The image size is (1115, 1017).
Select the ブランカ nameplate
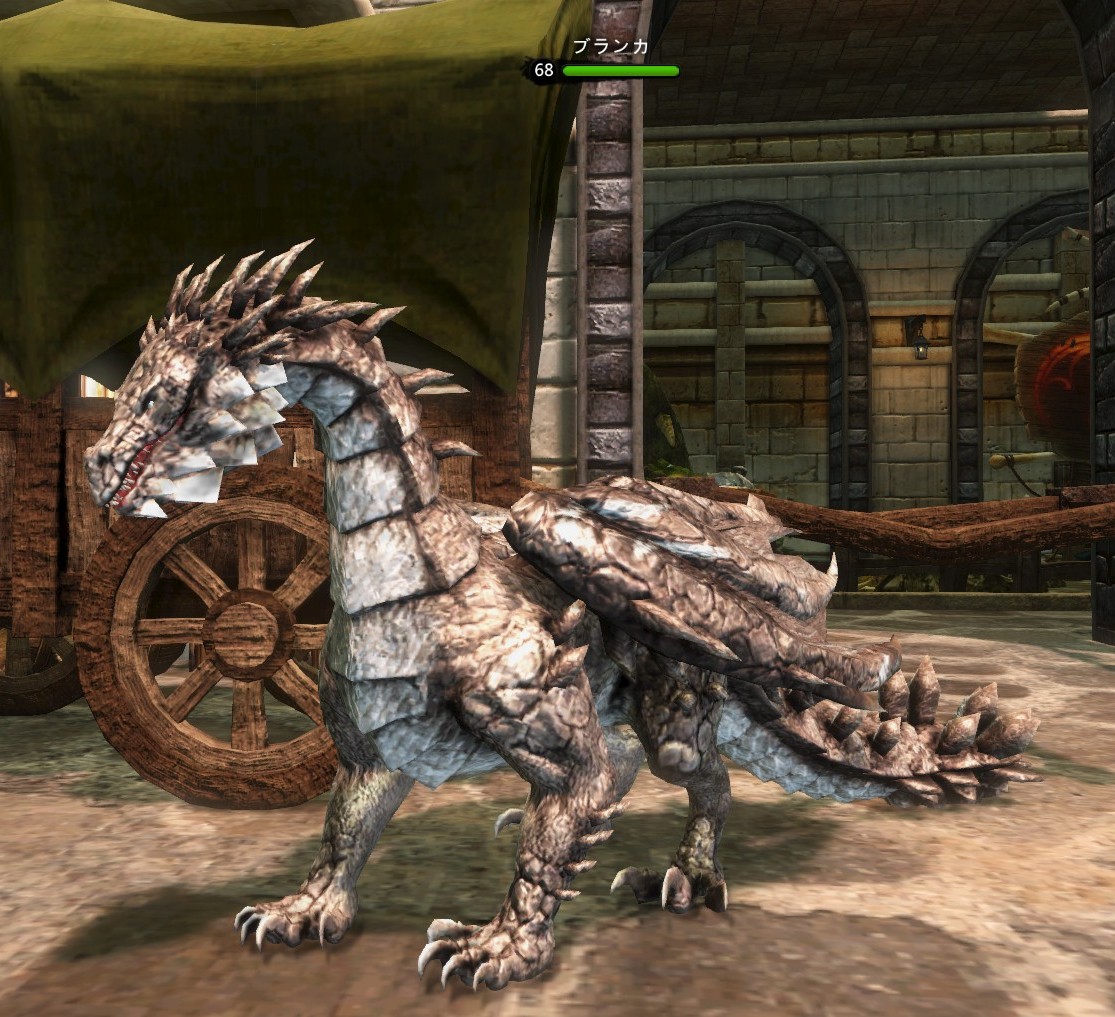610,47
